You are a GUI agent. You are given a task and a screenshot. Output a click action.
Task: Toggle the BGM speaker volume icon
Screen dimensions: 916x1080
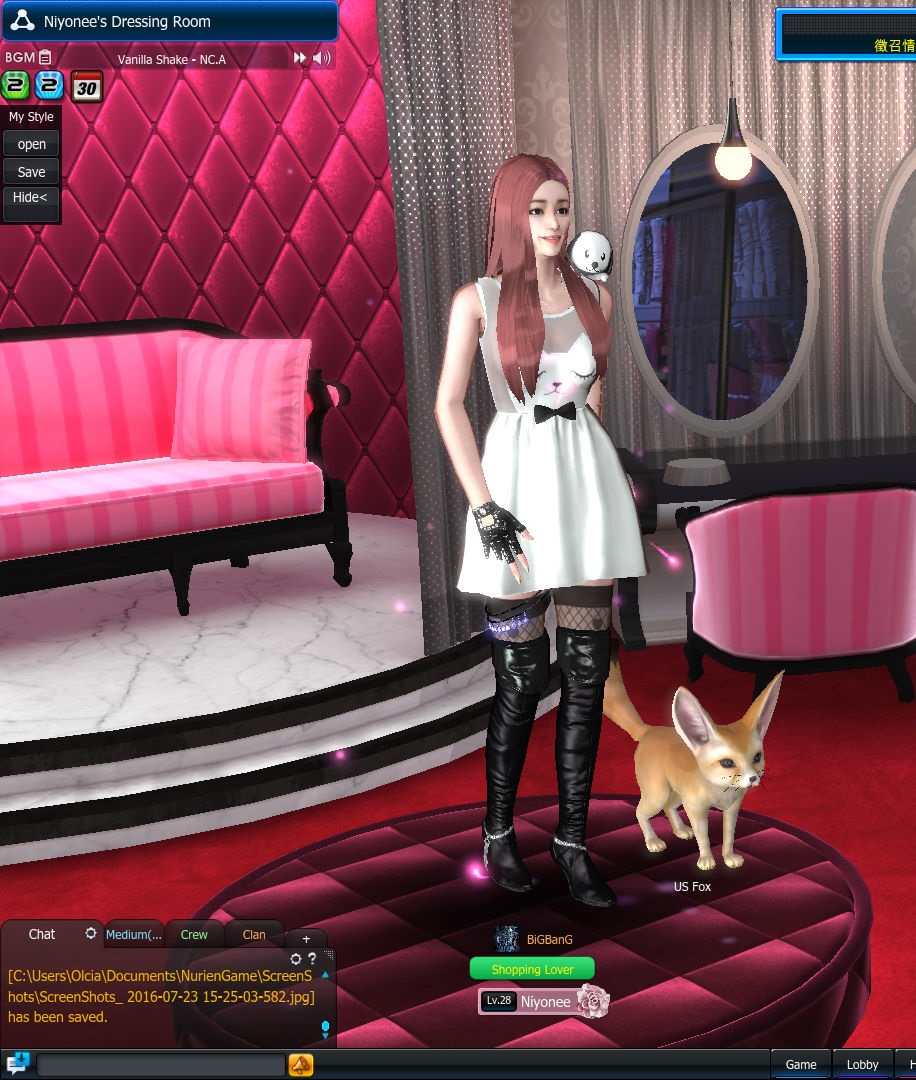pos(321,59)
